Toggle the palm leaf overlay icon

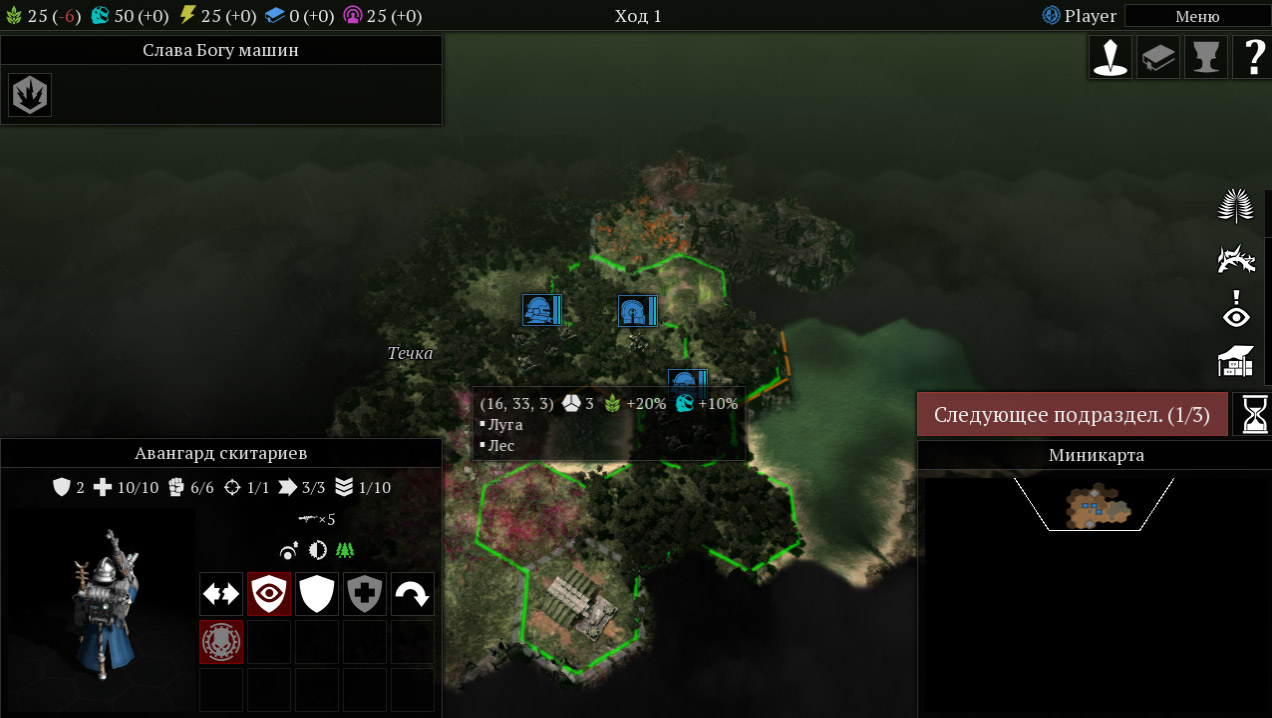(1237, 207)
